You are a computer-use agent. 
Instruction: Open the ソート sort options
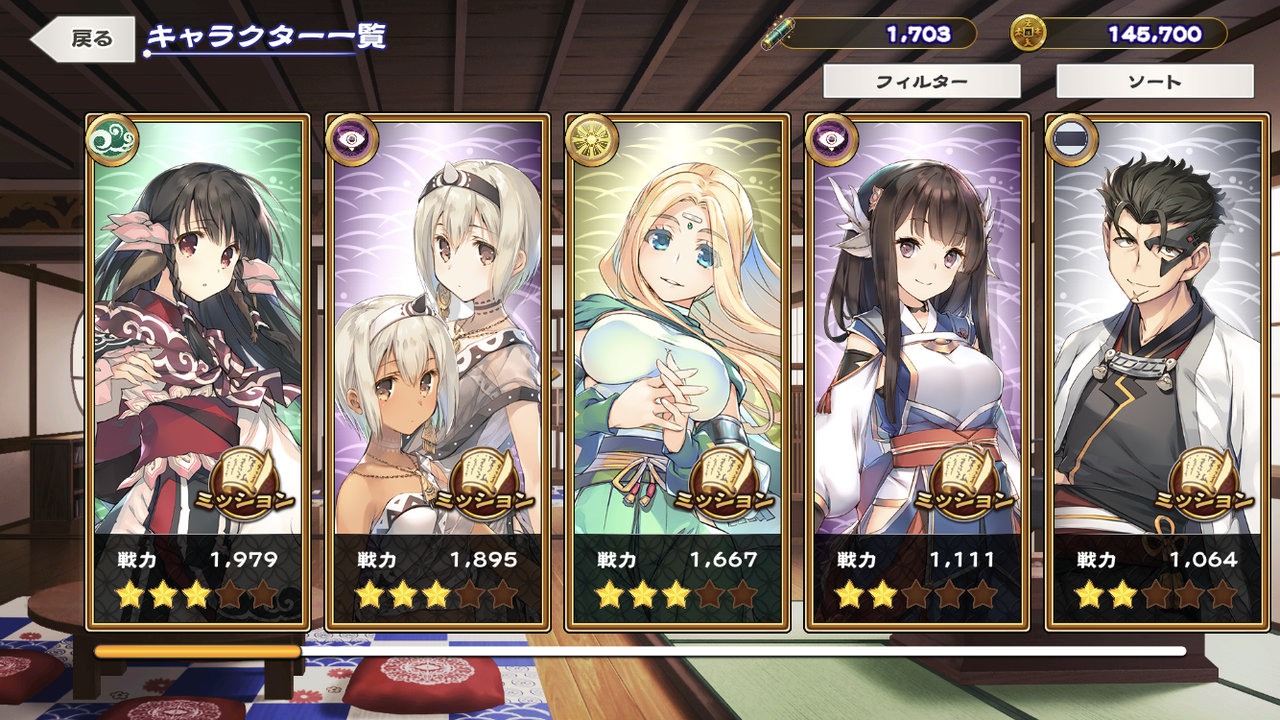(x=1154, y=82)
